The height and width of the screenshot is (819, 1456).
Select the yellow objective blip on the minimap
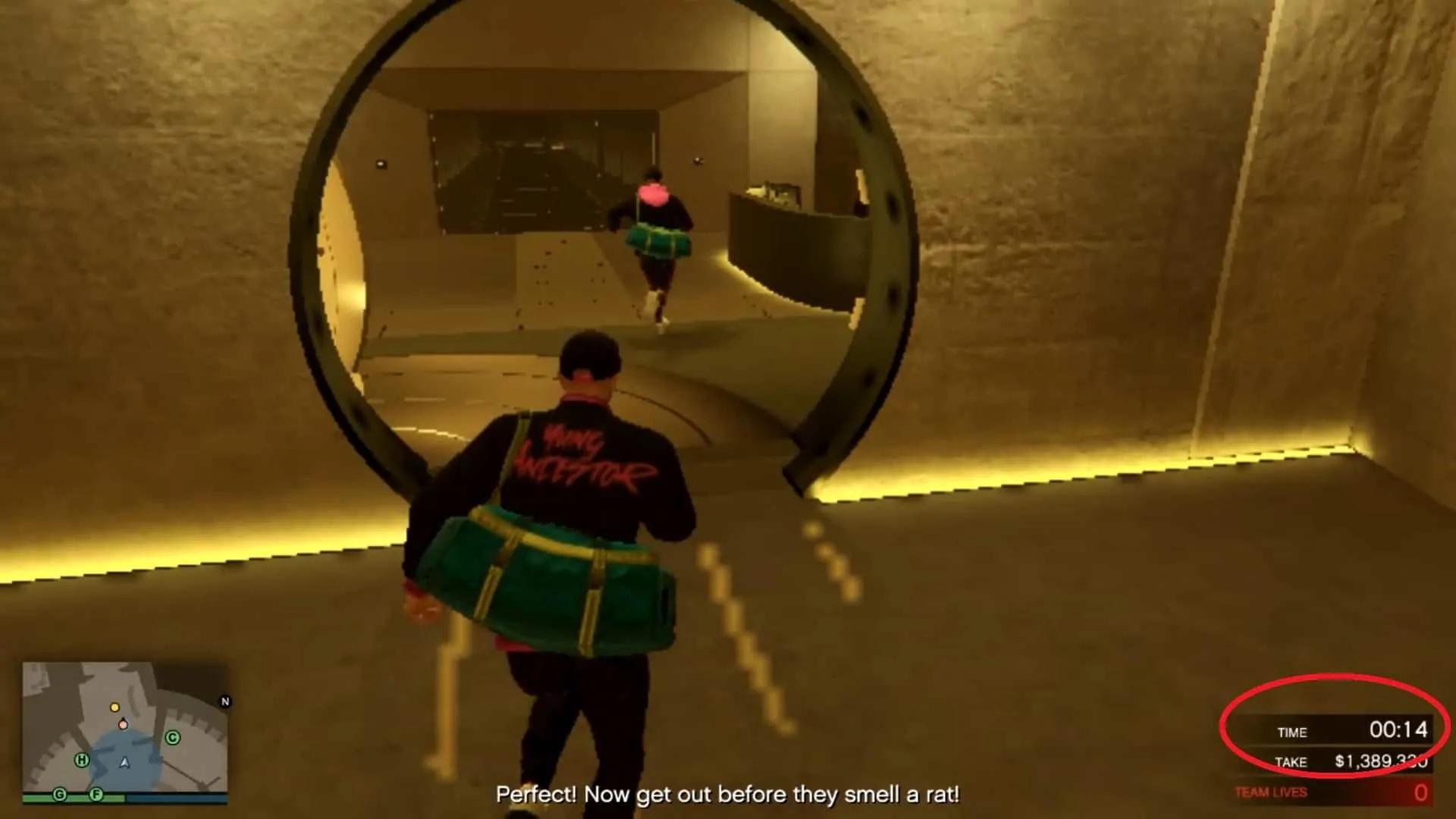[x=115, y=707]
